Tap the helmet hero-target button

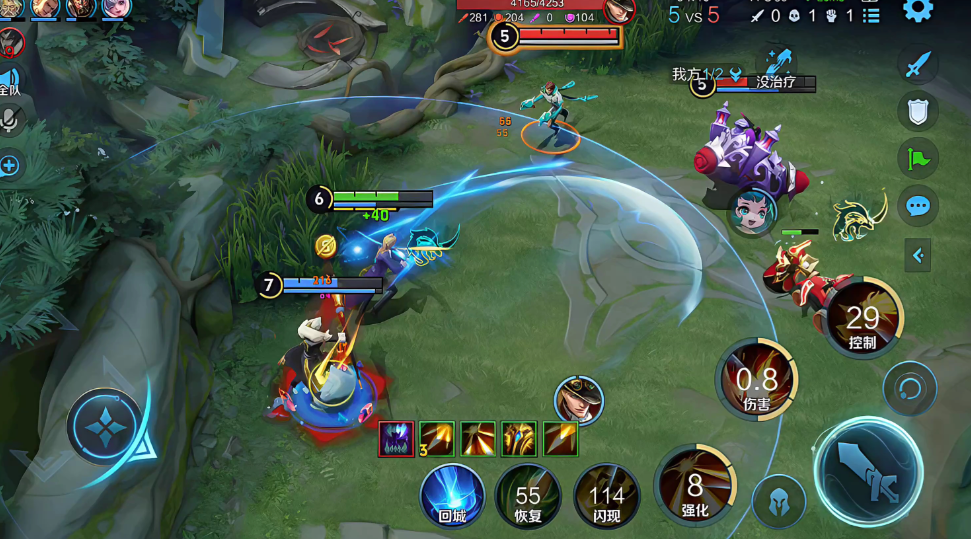click(779, 502)
